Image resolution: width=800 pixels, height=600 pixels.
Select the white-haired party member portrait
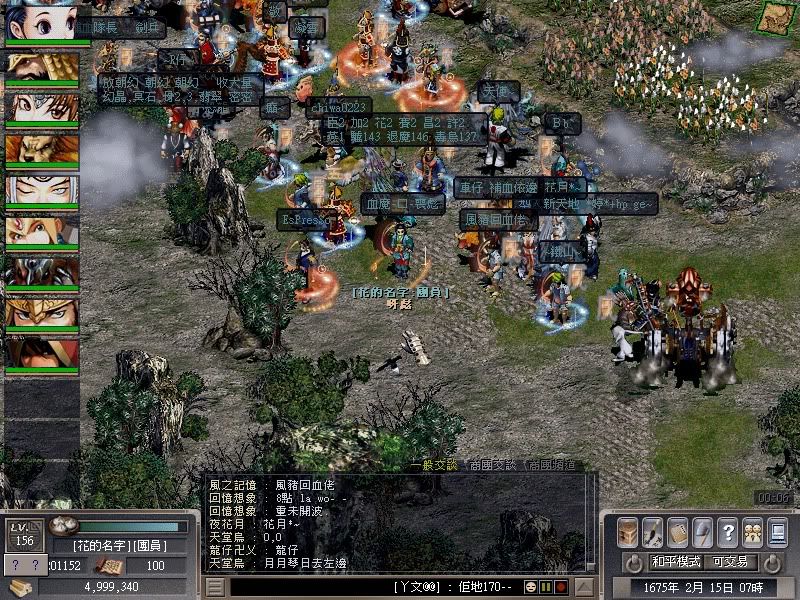click(42, 191)
